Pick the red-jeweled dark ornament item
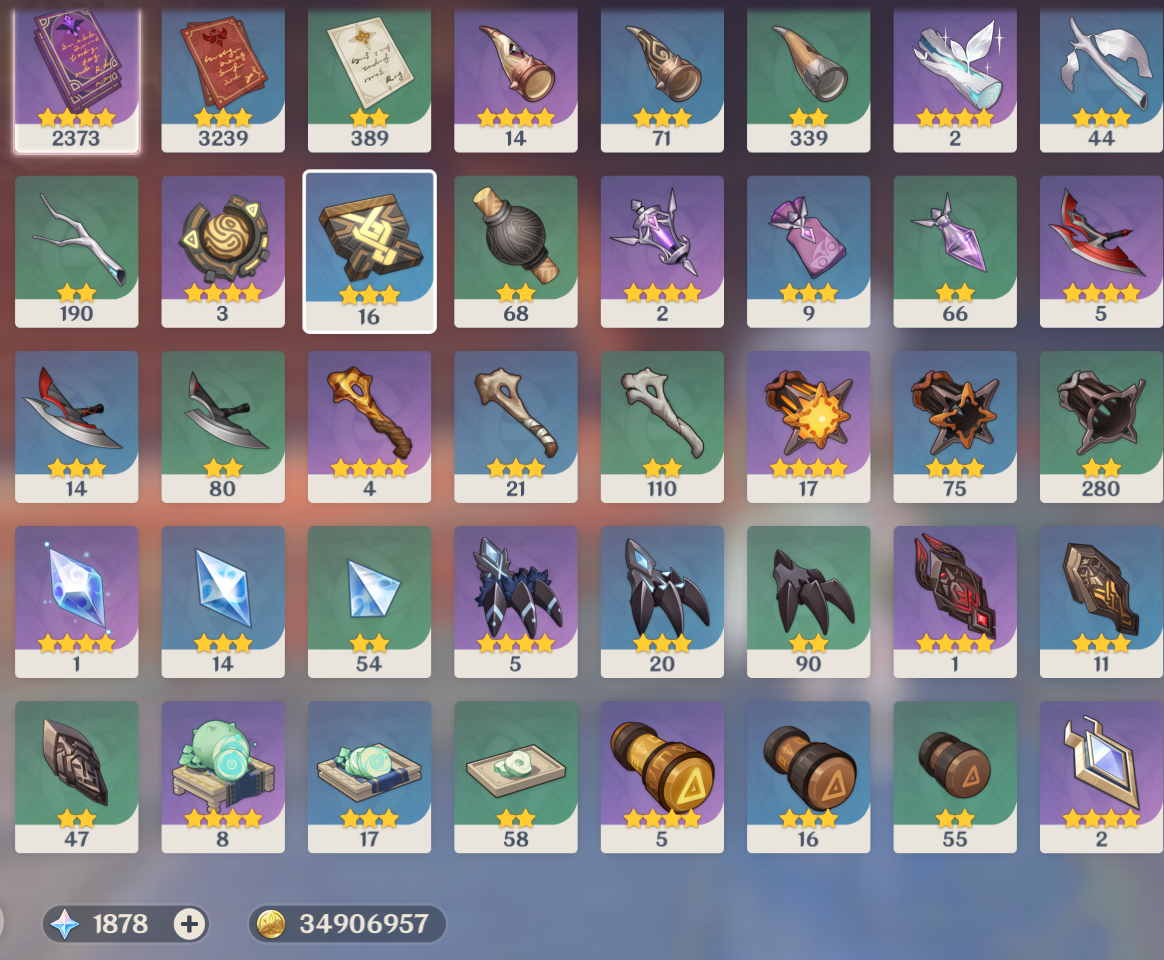Screen dimensions: 1164x960 point(955,601)
